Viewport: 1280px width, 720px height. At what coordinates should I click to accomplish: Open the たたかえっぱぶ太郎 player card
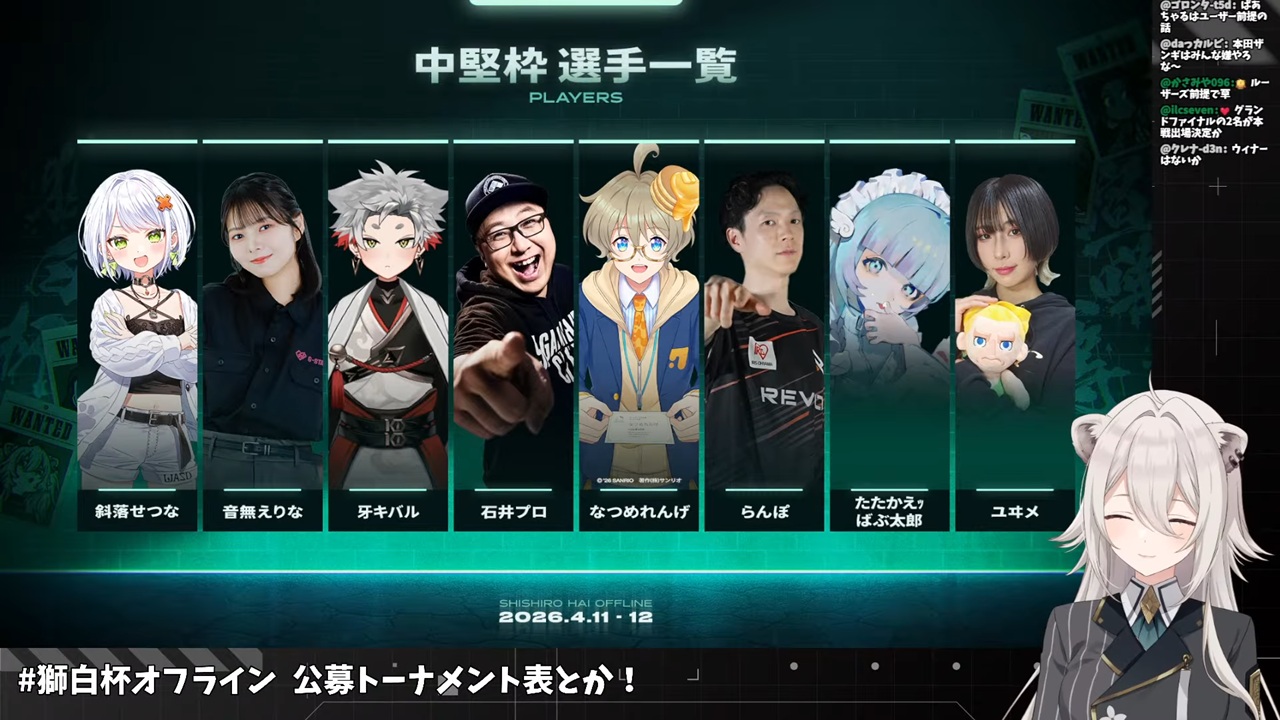click(x=889, y=335)
